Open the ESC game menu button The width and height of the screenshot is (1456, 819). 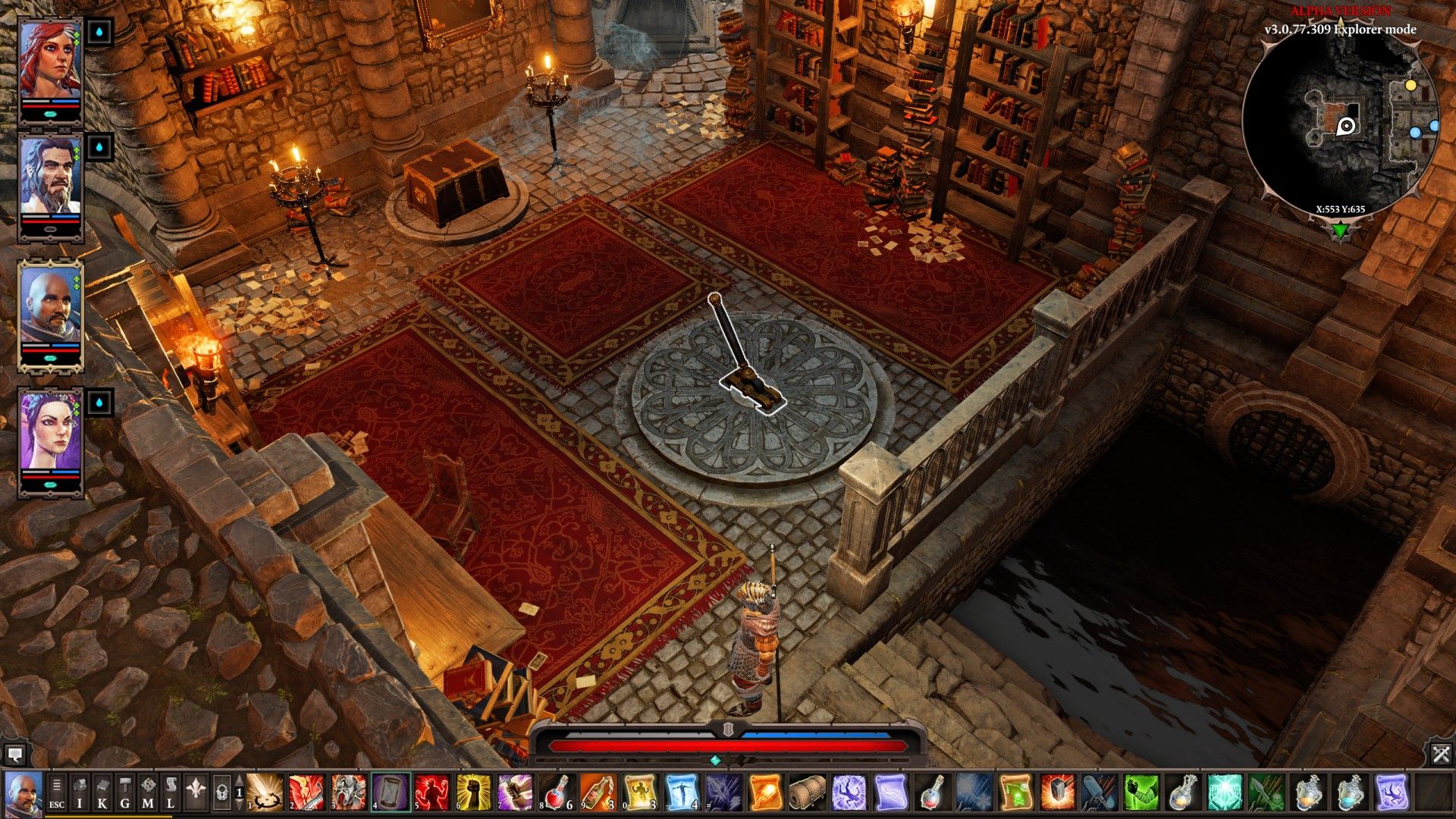(57, 792)
